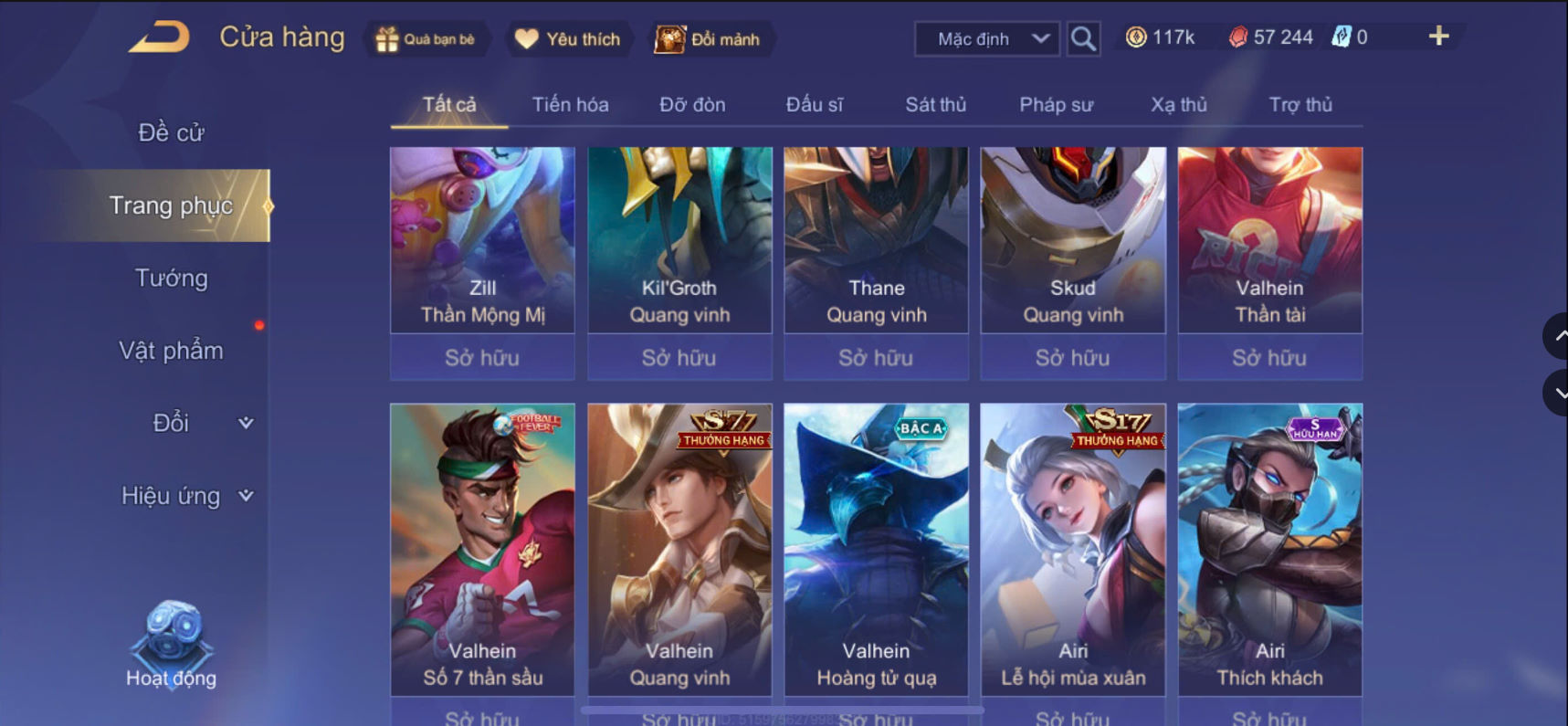Switch to the Pháp sư tab
This screenshot has width=1568, height=726.
(1055, 104)
